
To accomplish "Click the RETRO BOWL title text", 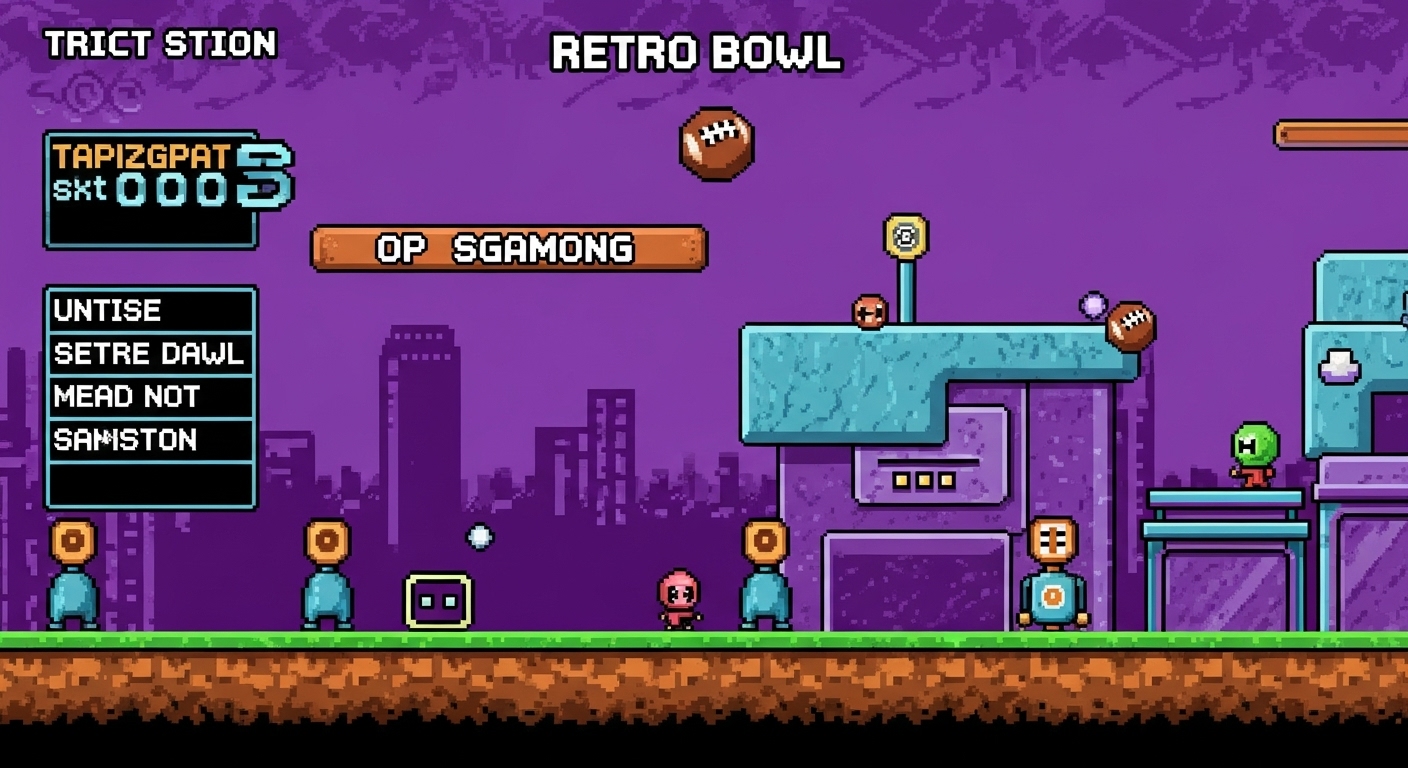I will [x=694, y=55].
